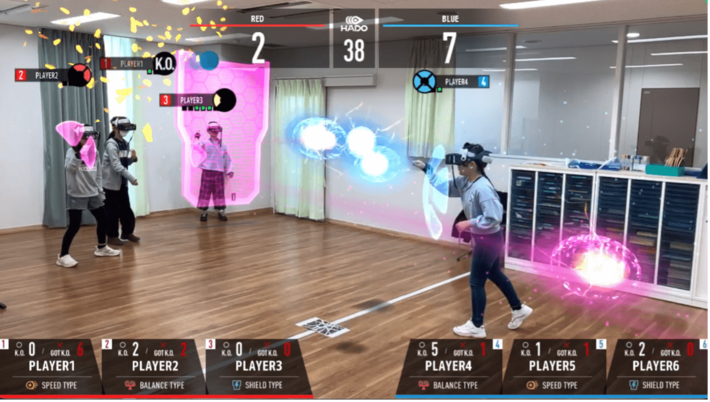Select the PLAYER1 speed type stats card

click(x=50, y=366)
